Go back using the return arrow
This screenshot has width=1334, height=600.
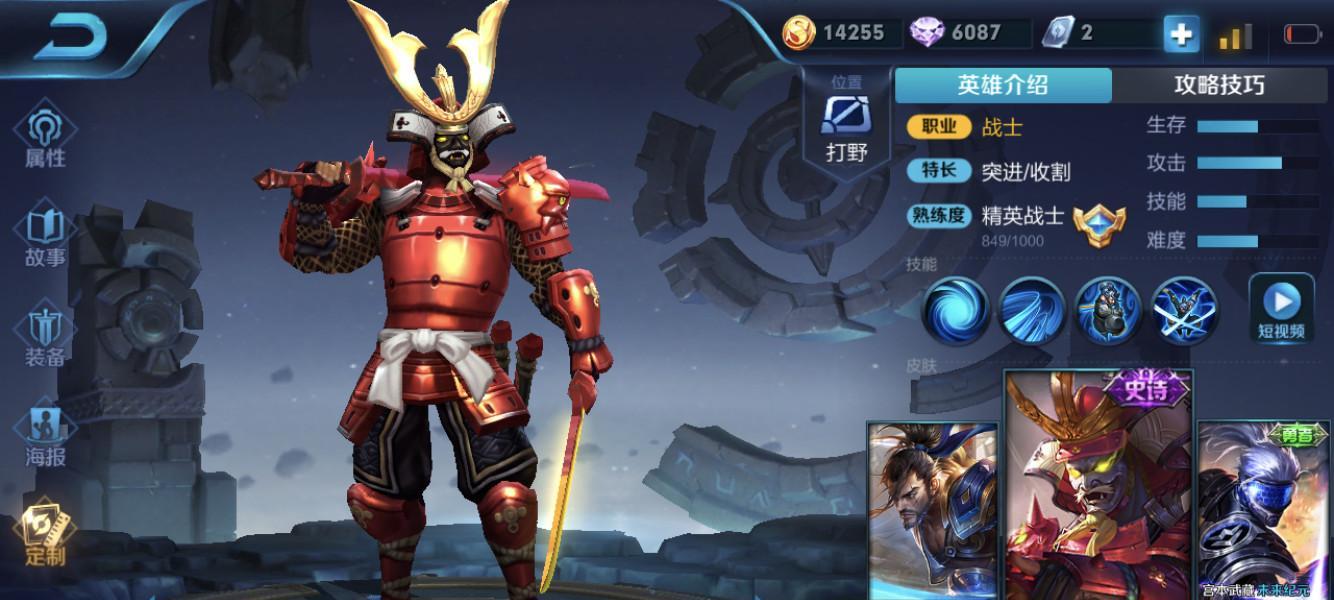70,37
